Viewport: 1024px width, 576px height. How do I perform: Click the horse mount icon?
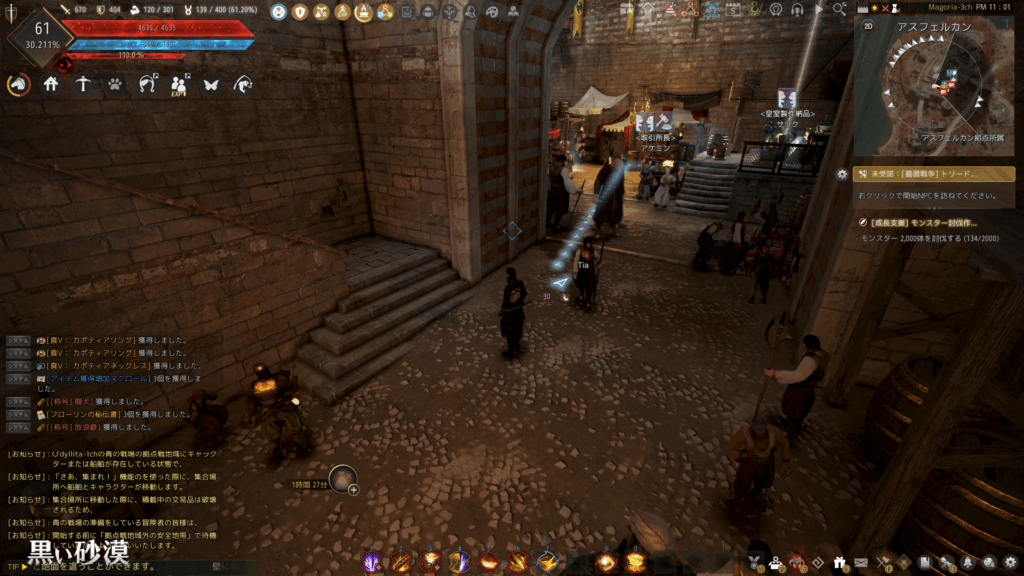[18, 85]
